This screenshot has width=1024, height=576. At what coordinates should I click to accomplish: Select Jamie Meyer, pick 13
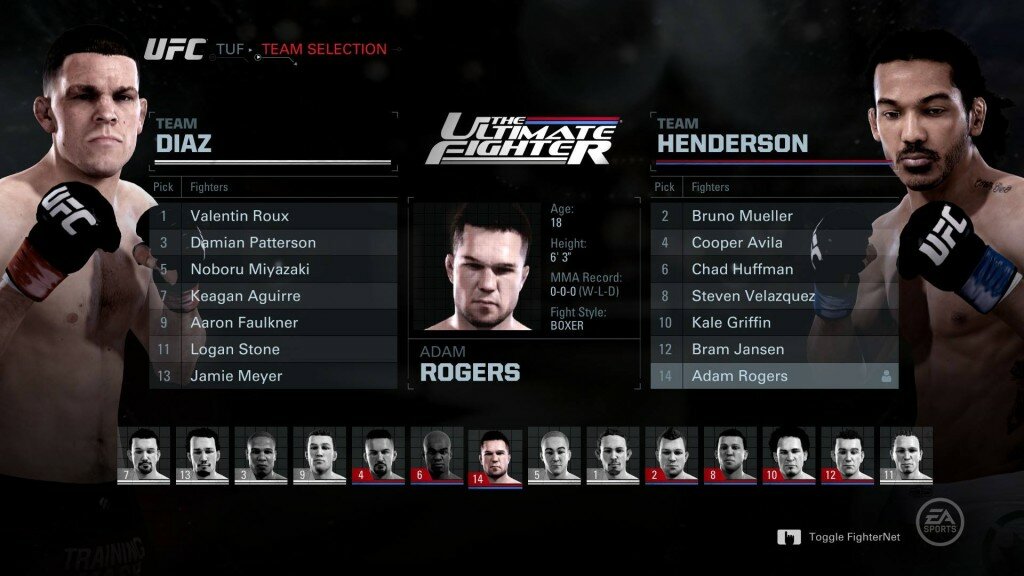pyautogui.click(x=272, y=377)
